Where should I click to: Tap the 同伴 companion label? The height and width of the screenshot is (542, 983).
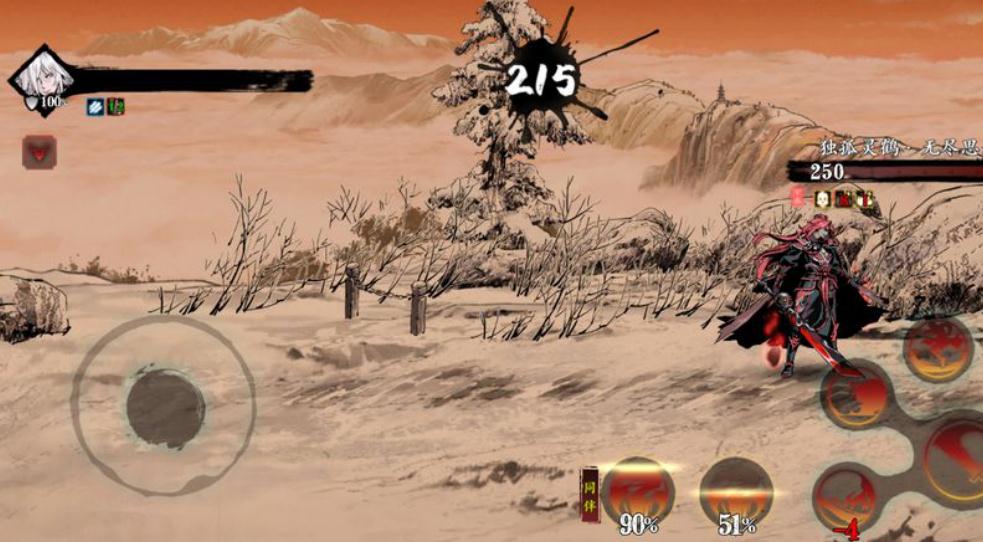(590, 495)
